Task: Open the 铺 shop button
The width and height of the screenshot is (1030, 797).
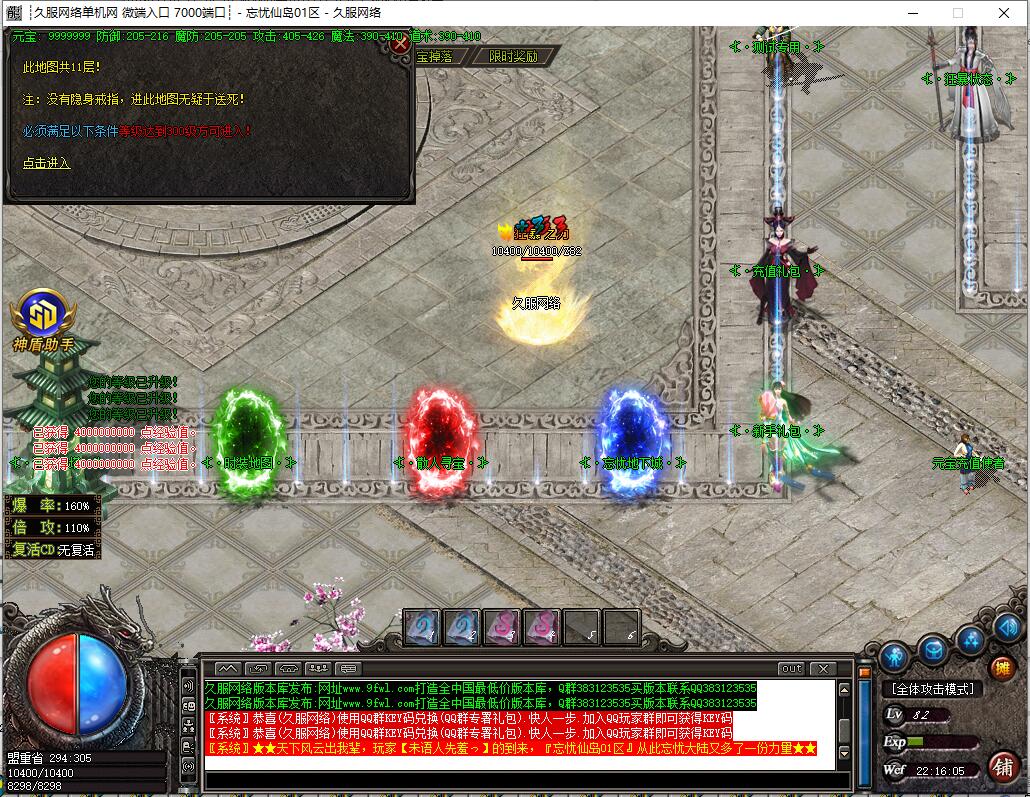Action: pyautogui.click(x=1002, y=766)
